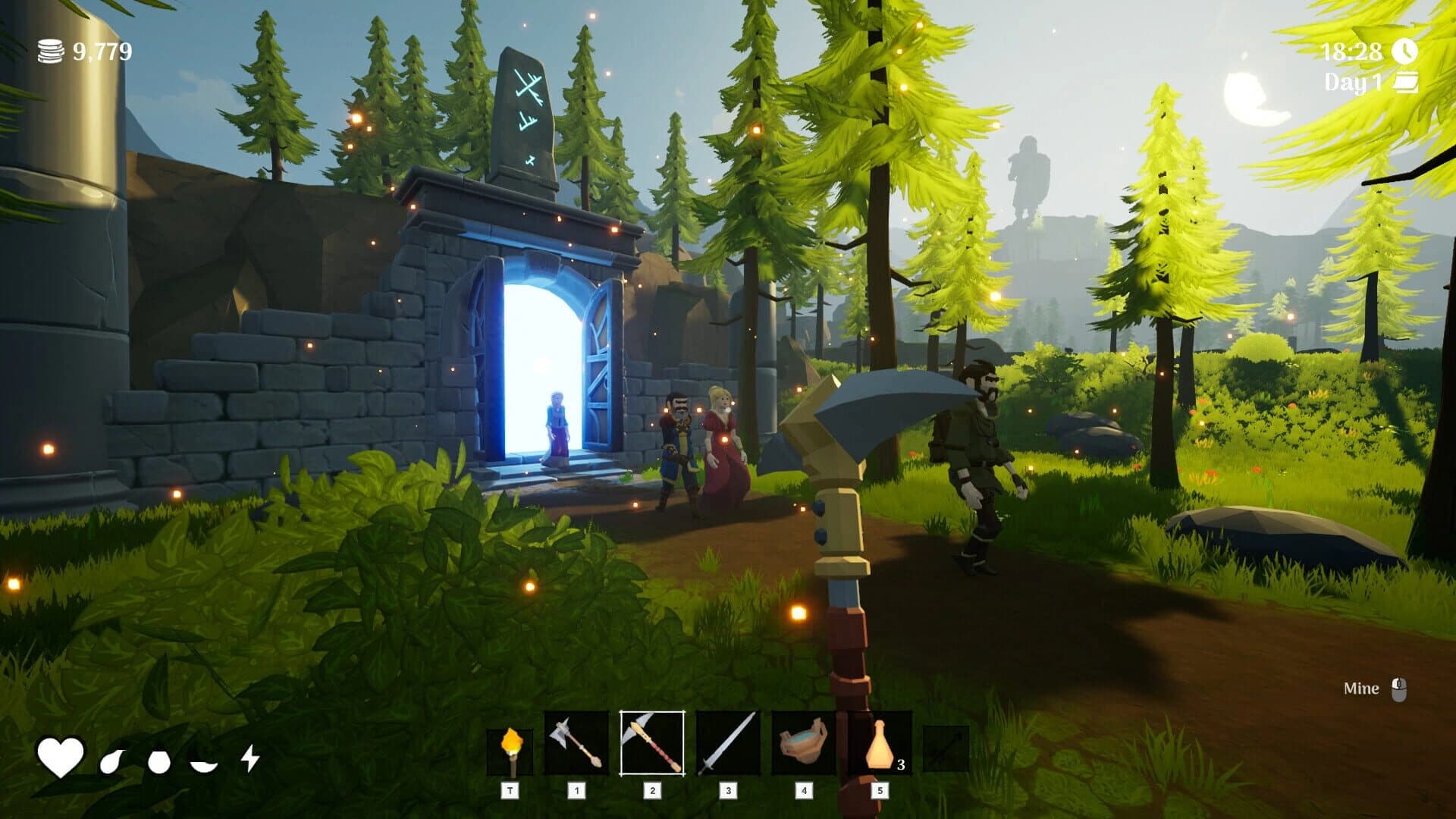Click the heart health icon
Viewport: 1456px width, 819px height.
tap(62, 756)
